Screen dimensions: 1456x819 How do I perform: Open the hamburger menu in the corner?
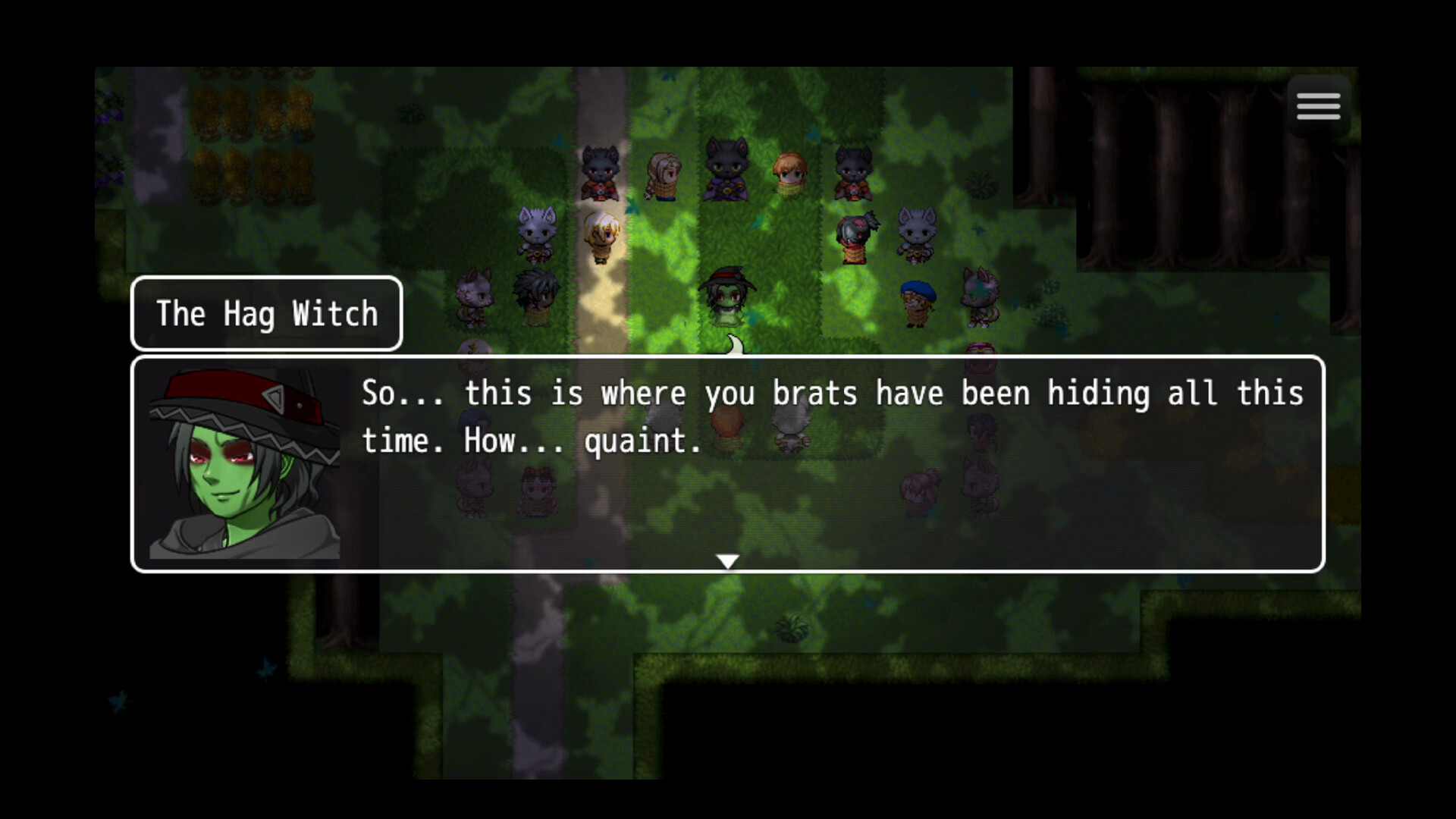point(1318,105)
